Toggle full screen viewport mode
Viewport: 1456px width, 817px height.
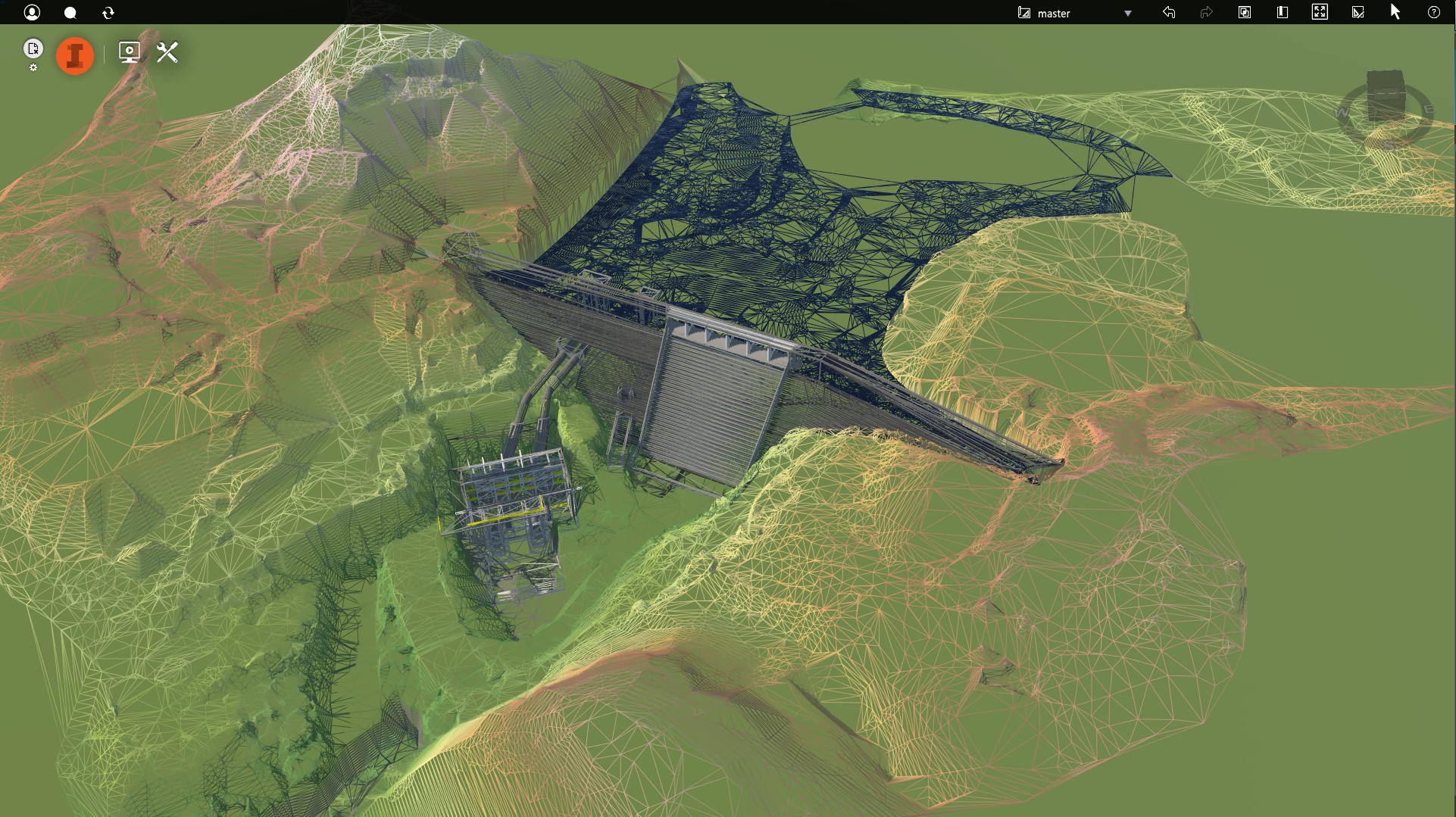coord(1320,12)
